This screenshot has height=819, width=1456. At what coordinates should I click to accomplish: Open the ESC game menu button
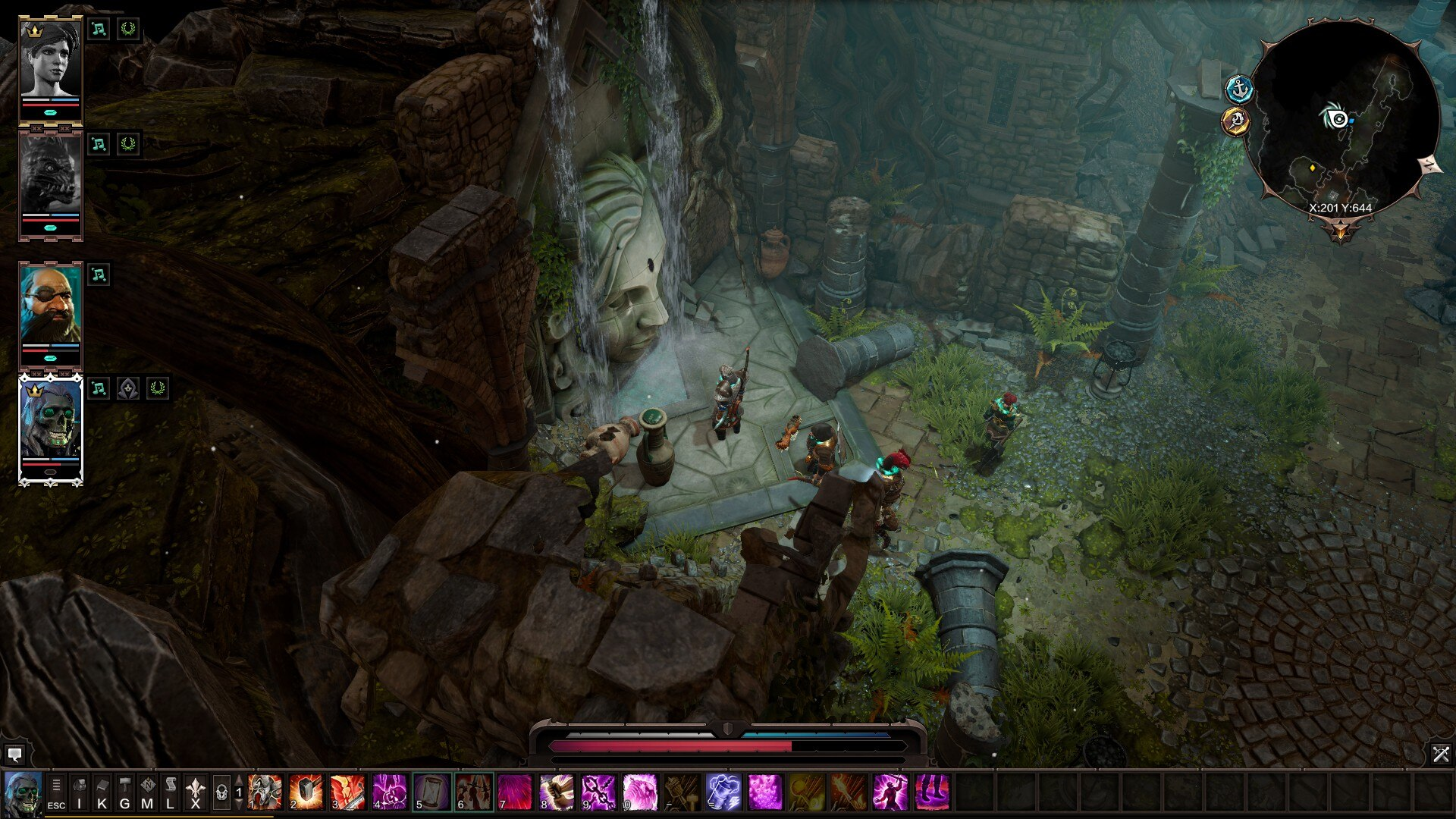(x=56, y=792)
